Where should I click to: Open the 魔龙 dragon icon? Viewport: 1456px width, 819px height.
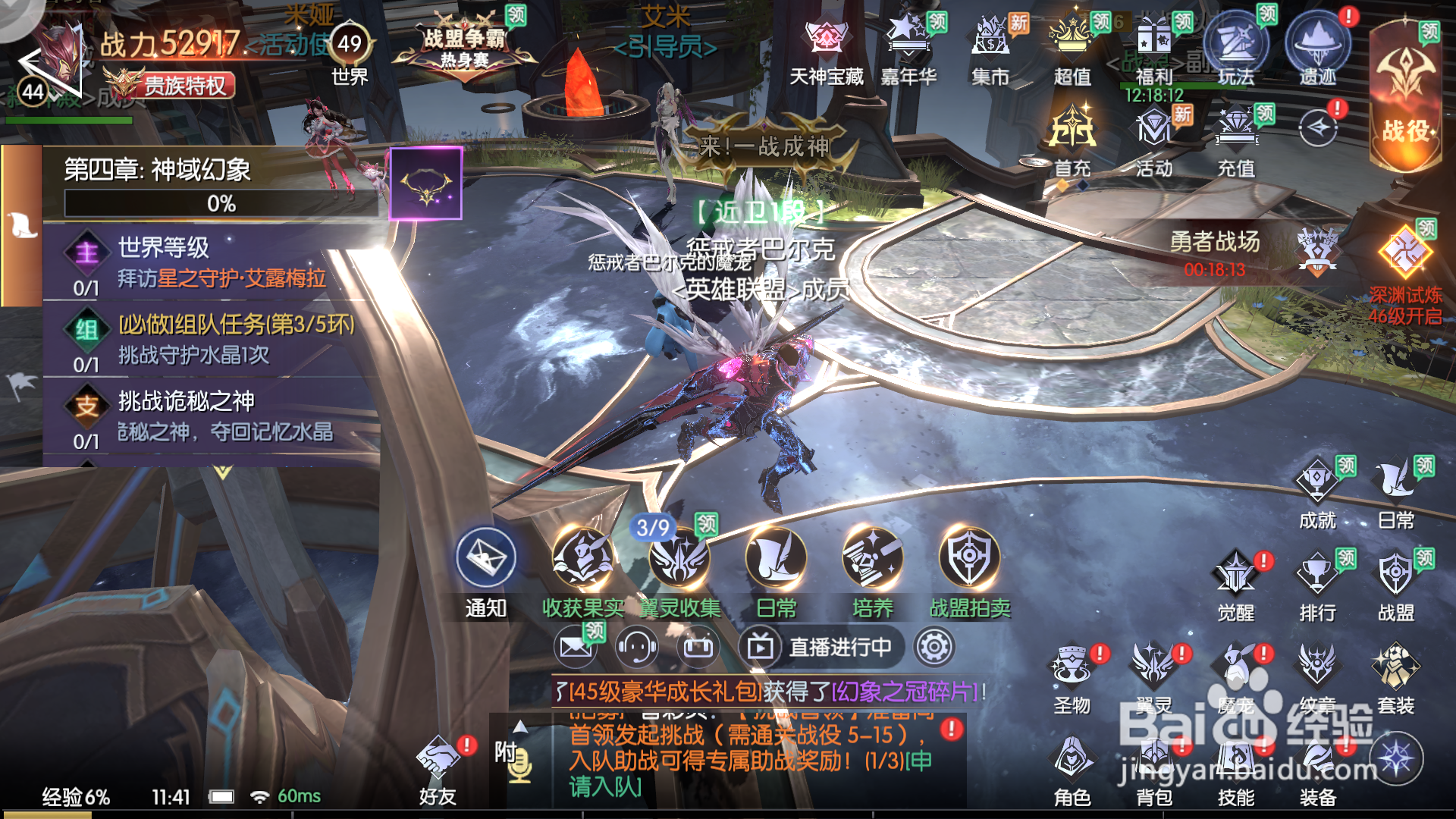[1236, 667]
